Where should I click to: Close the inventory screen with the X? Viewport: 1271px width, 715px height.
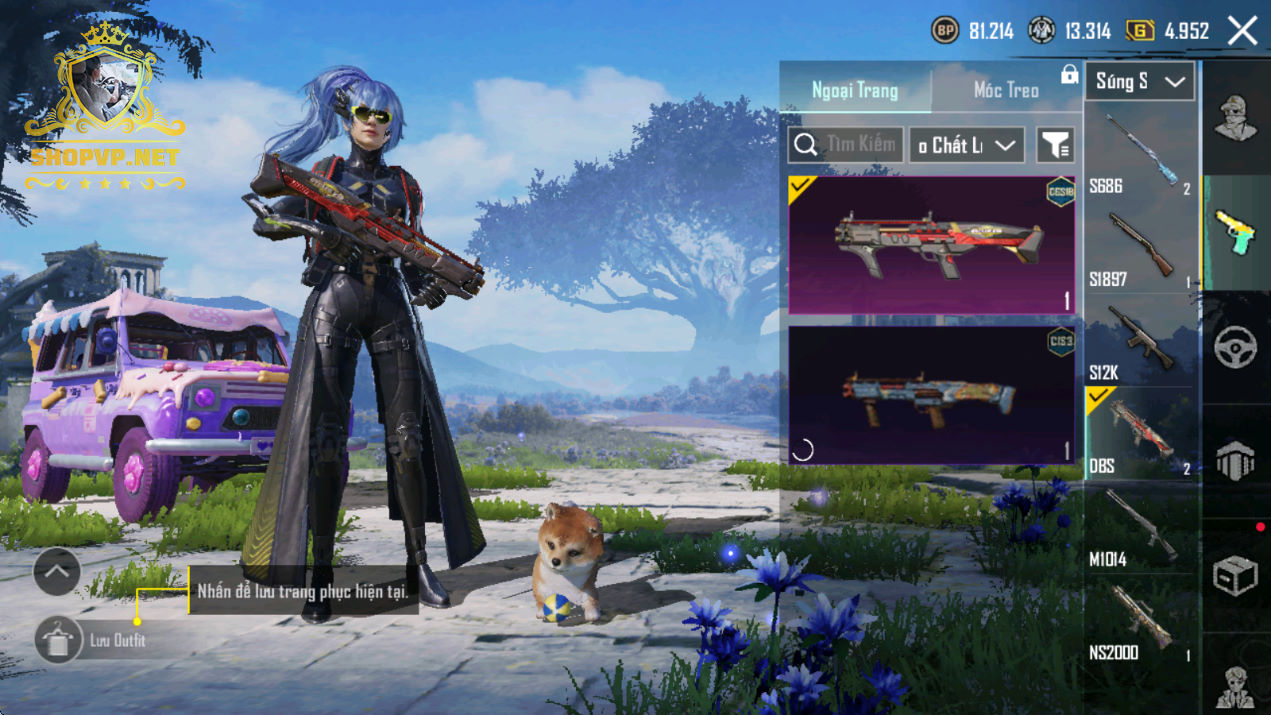pyautogui.click(x=1243, y=31)
